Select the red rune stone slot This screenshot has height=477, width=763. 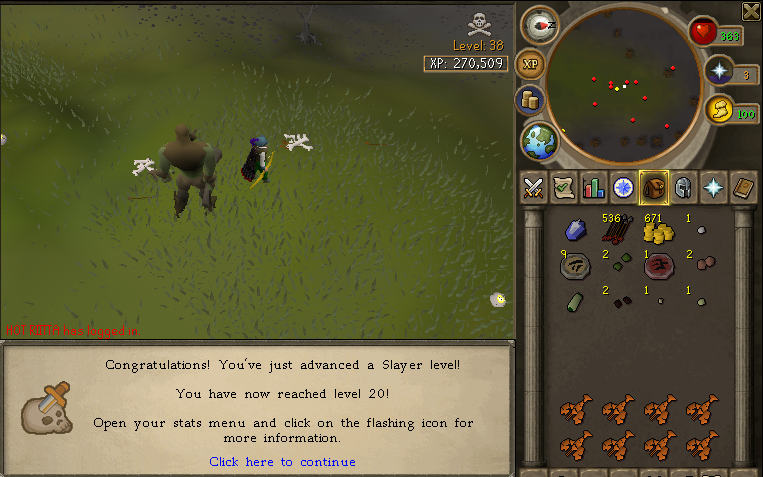tap(656, 266)
